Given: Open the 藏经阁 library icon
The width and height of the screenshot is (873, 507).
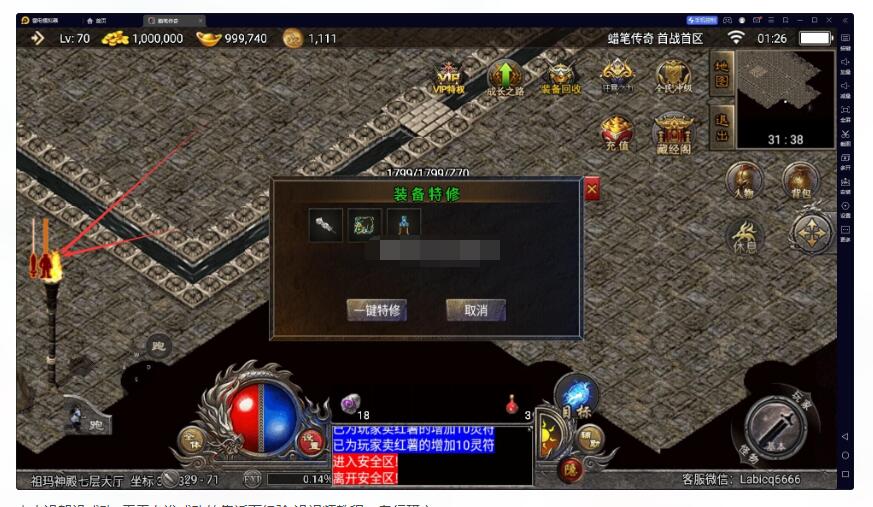Looking at the screenshot, I should pos(672,133).
